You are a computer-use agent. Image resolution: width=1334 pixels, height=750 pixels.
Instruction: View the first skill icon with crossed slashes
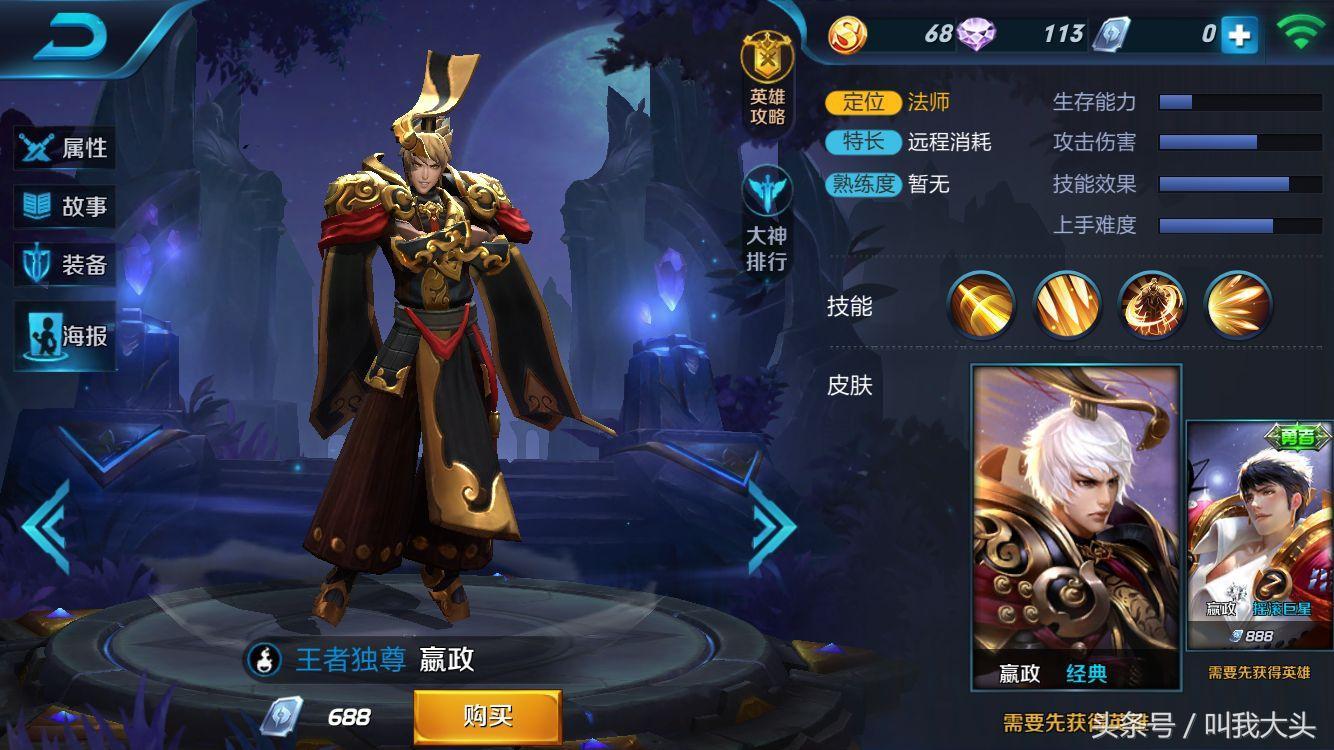pos(981,304)
